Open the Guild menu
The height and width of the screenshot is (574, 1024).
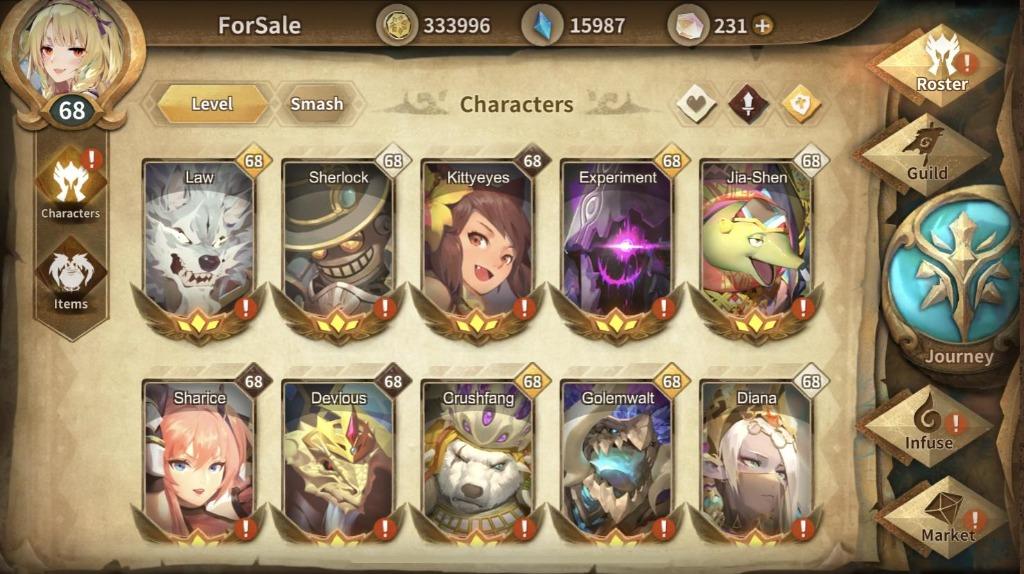tap(926, 154)
